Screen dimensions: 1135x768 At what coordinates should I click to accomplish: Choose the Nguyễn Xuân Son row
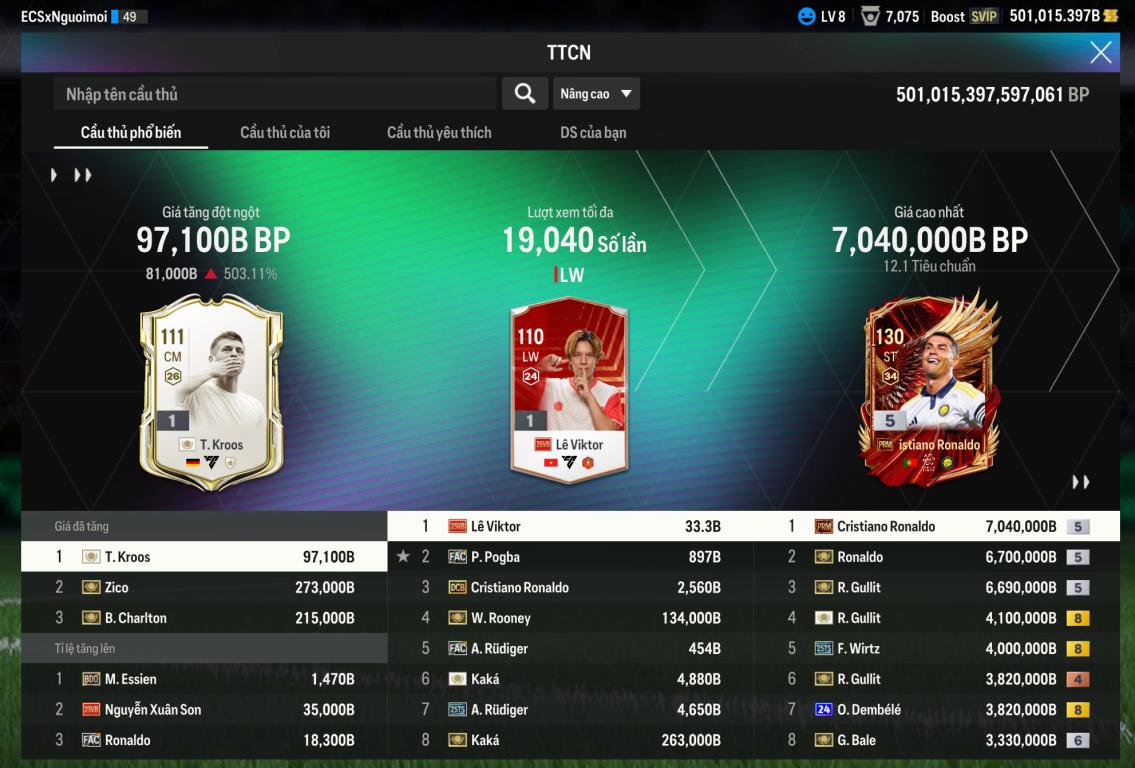(x=204, y=710)
